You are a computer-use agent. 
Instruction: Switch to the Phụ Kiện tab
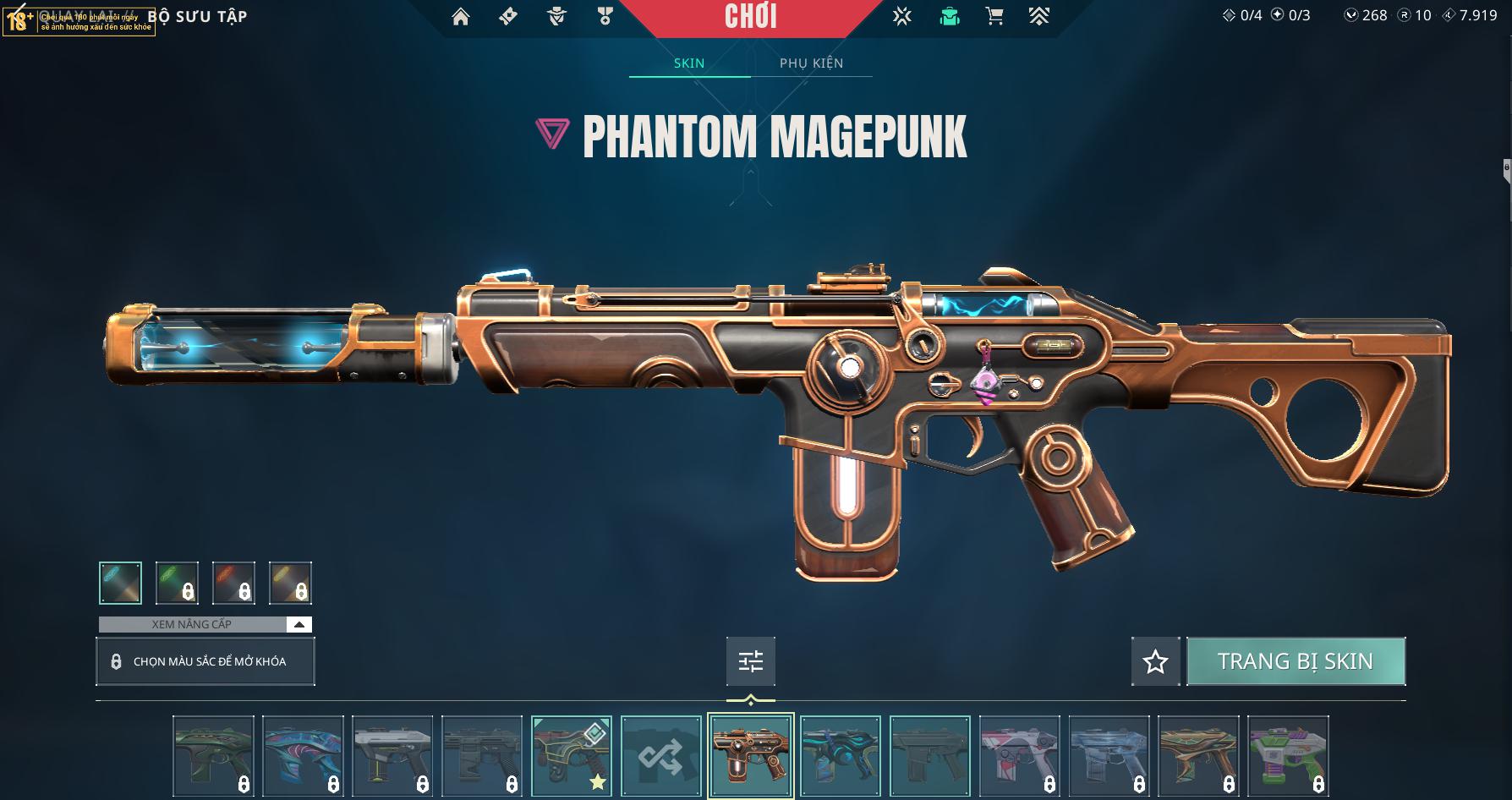point(811,63)
